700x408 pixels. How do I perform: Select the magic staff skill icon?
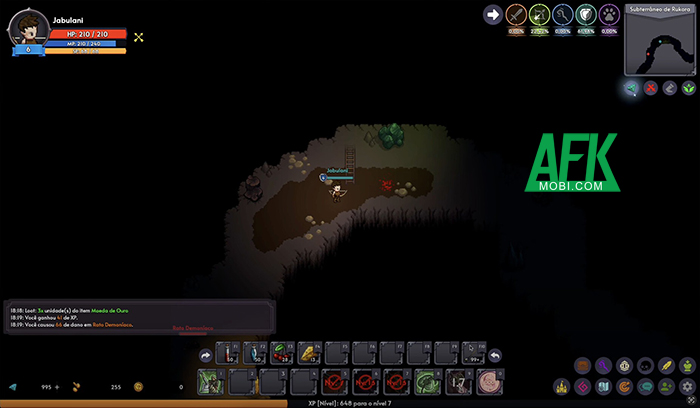pos(562,15)
